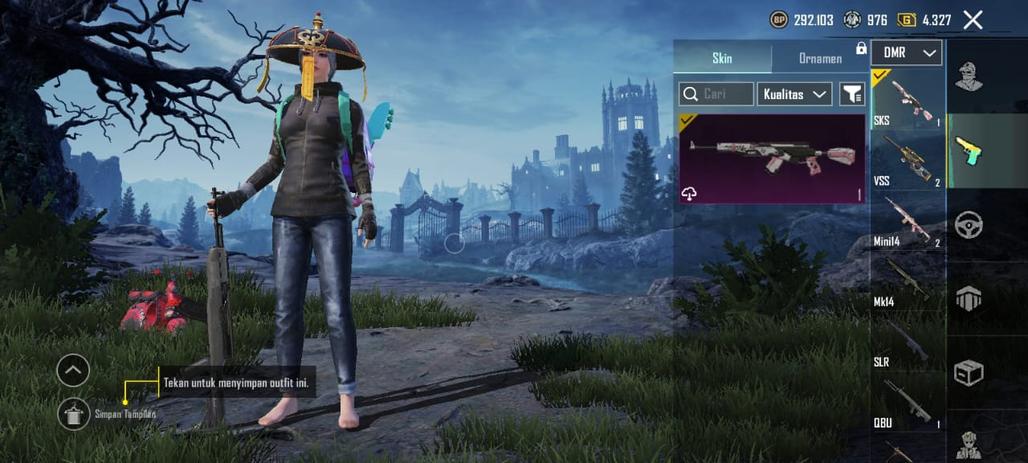The width and height of the screenshot is (1028, 463).
Task: Select the pistol weapon skins category
Action: point(968,151)
